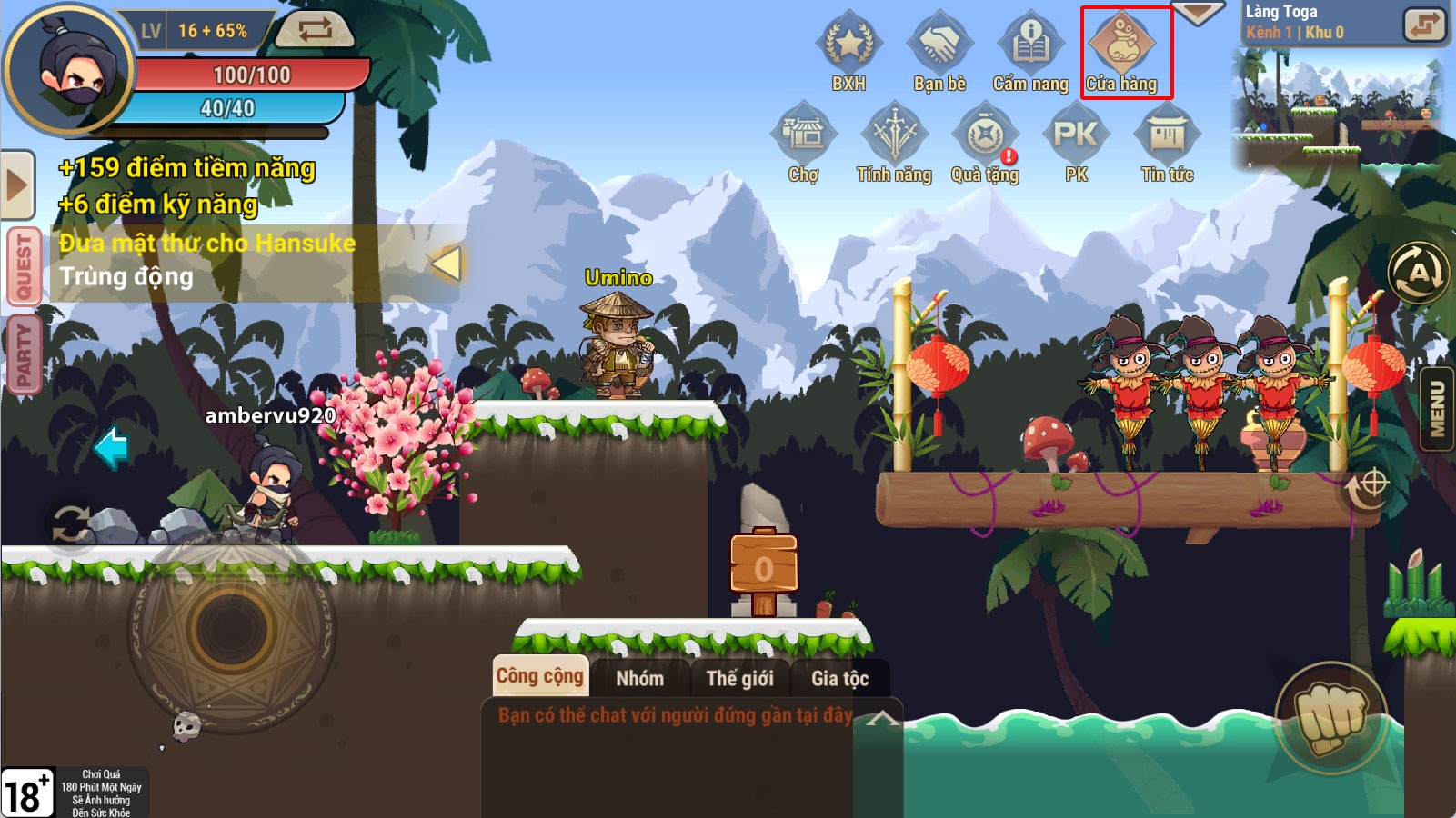This screenshot has height=818, width=1456.
Task: Open the QUEST side tab
Action: click(24, 265)
